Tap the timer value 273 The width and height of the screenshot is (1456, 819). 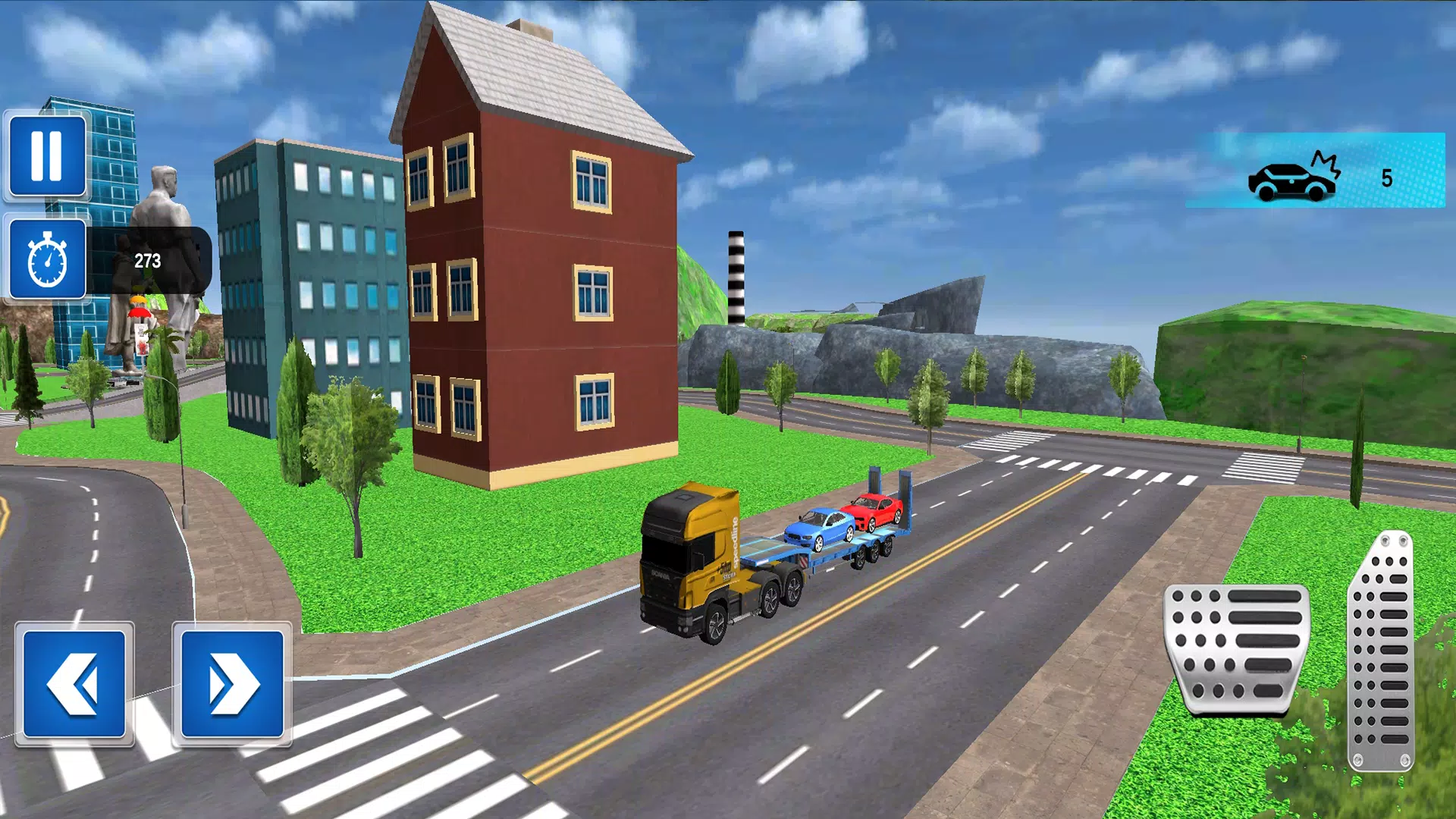tap(149, 260)
